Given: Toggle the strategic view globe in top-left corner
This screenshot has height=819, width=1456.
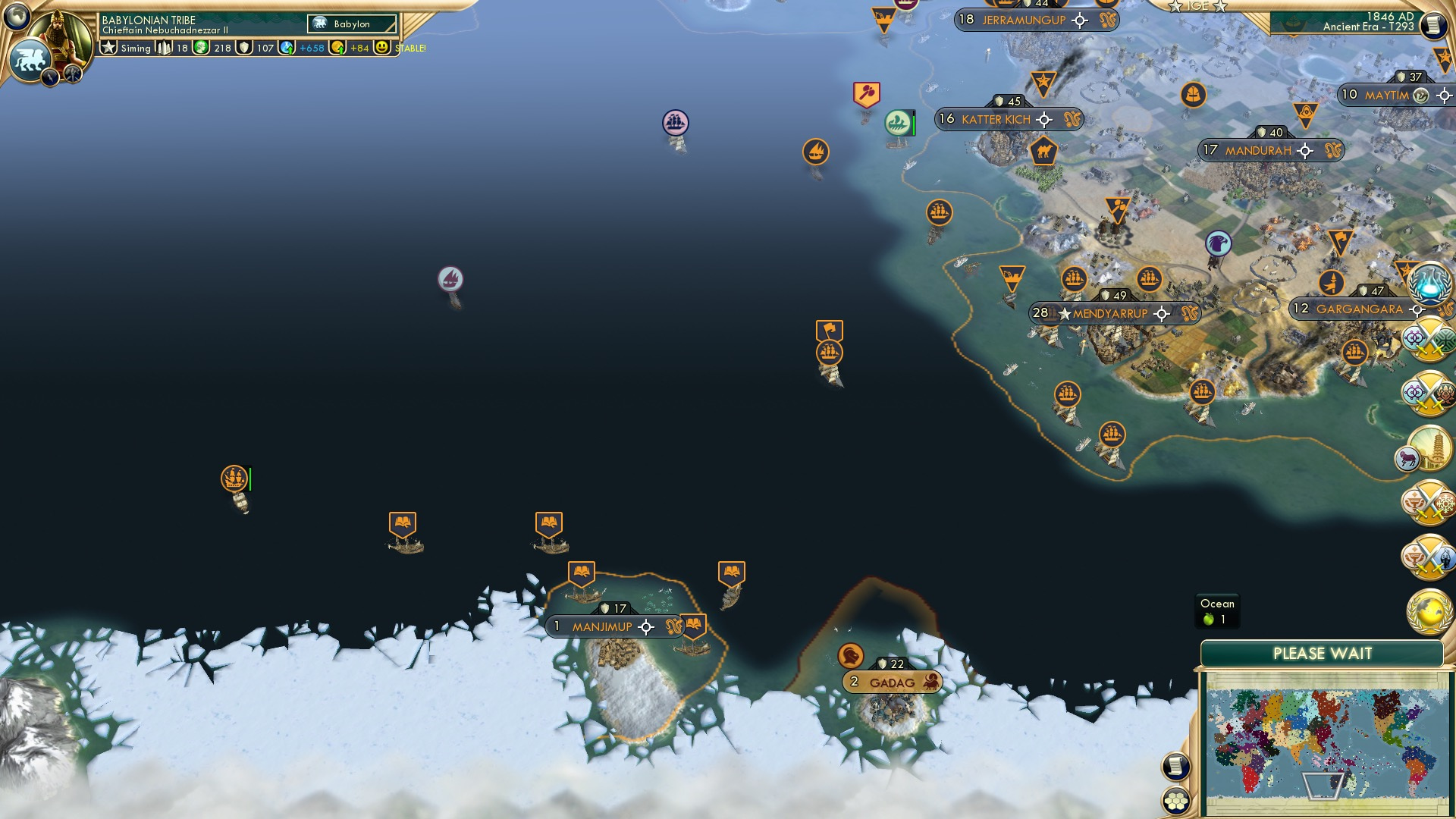Looking at the screenshot, I should click(17, 17).
